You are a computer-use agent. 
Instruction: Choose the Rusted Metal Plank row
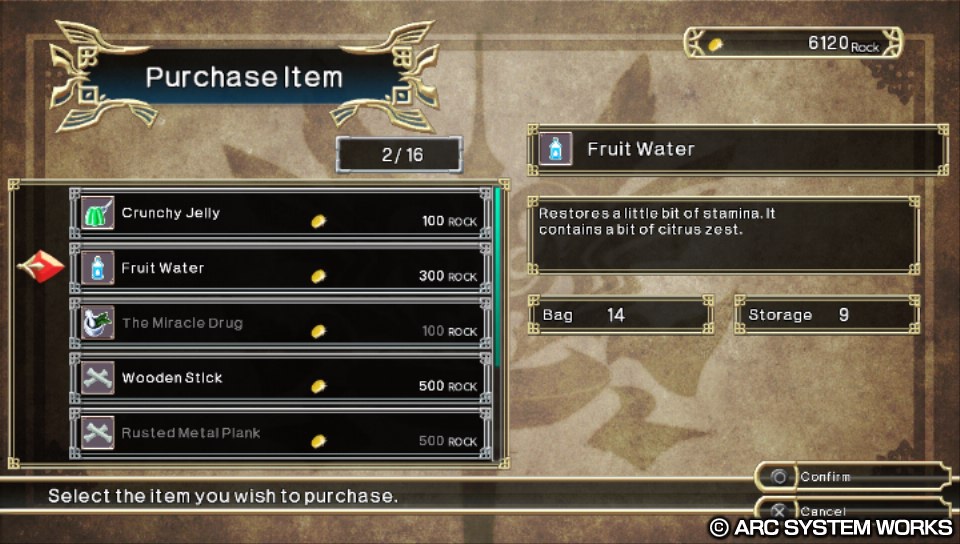(x=280, y=433)
